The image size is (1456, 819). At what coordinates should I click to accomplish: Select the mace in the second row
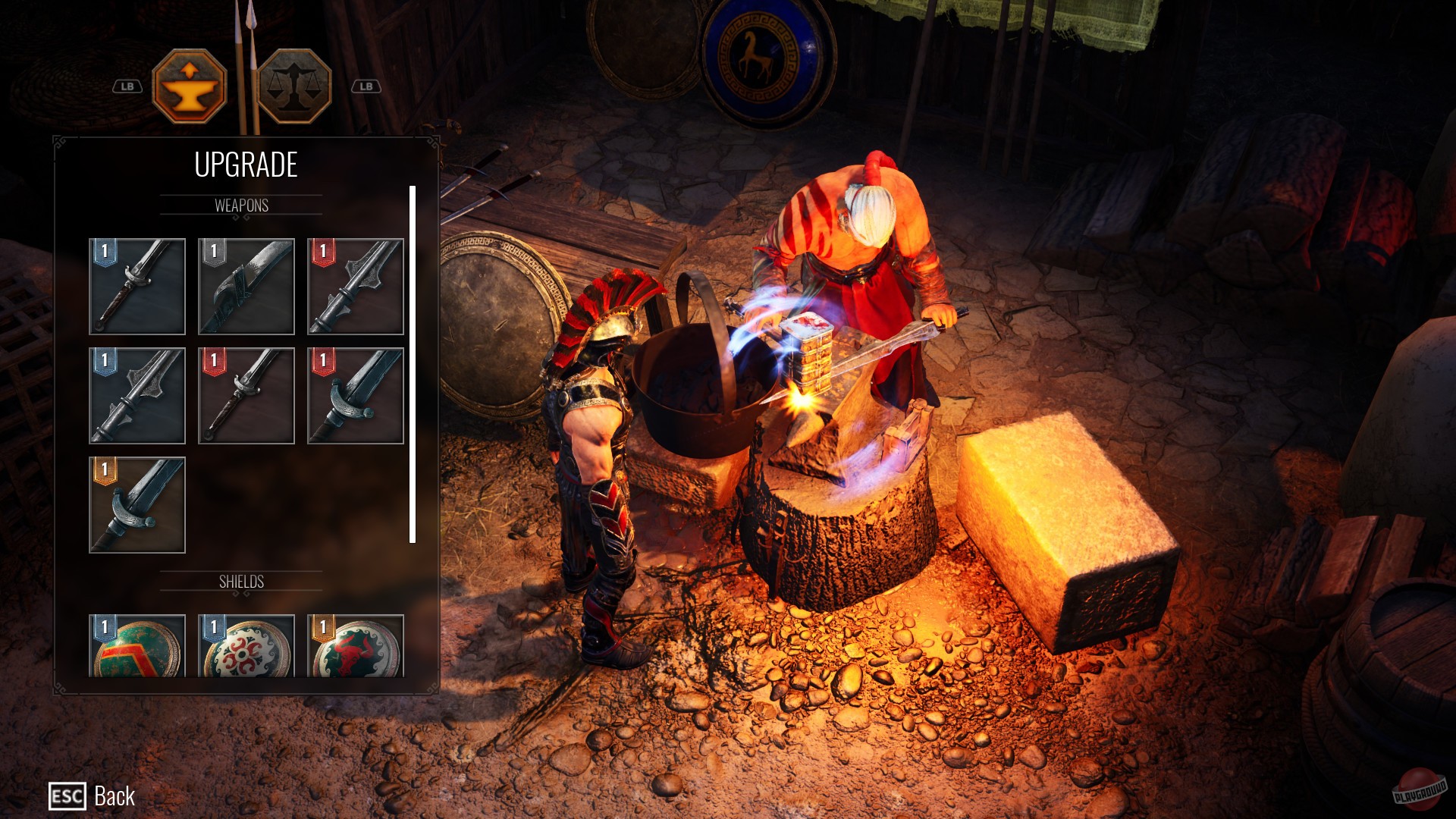click(137, 396)
